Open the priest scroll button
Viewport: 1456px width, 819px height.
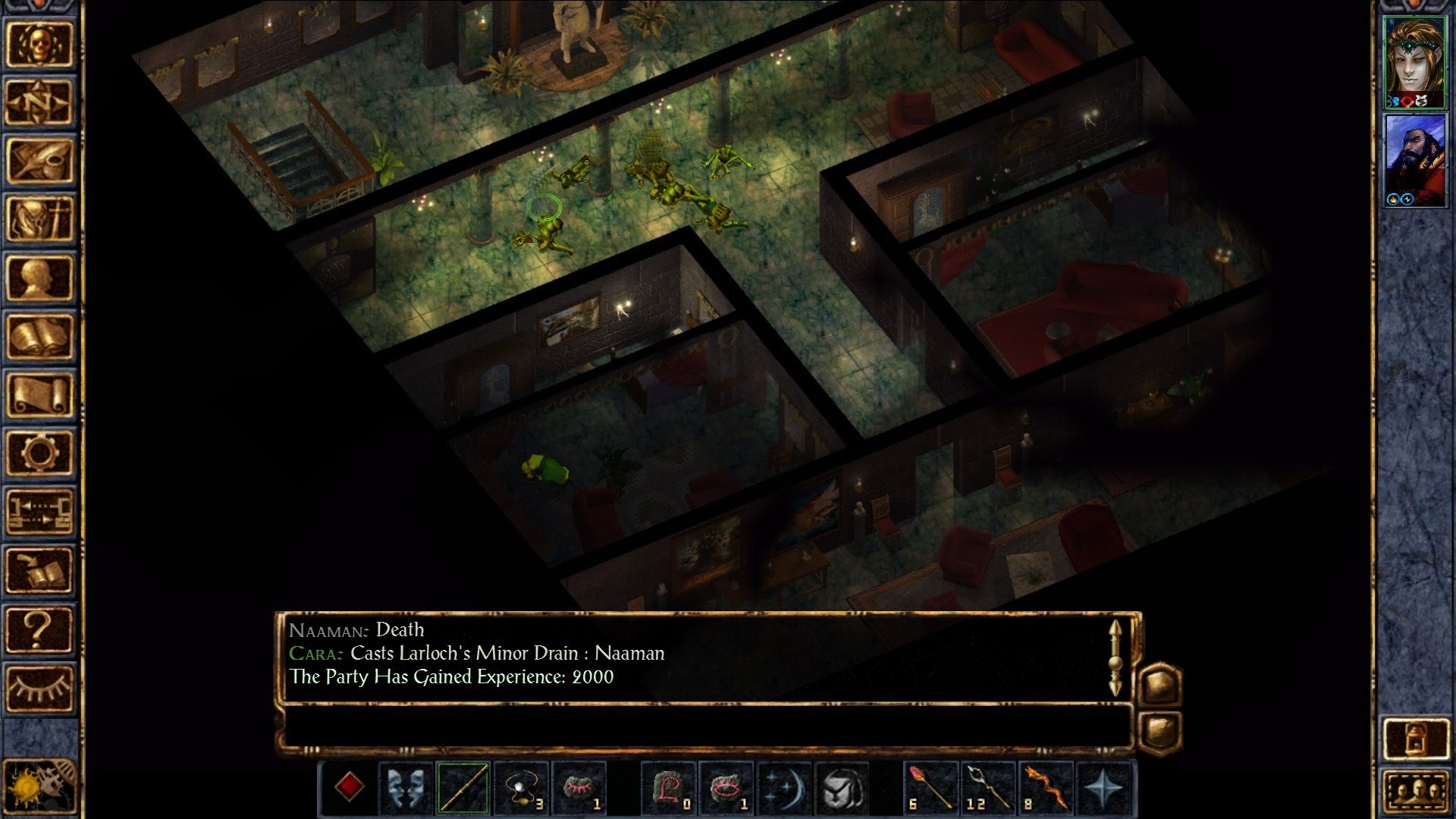[x=39, y=394]
